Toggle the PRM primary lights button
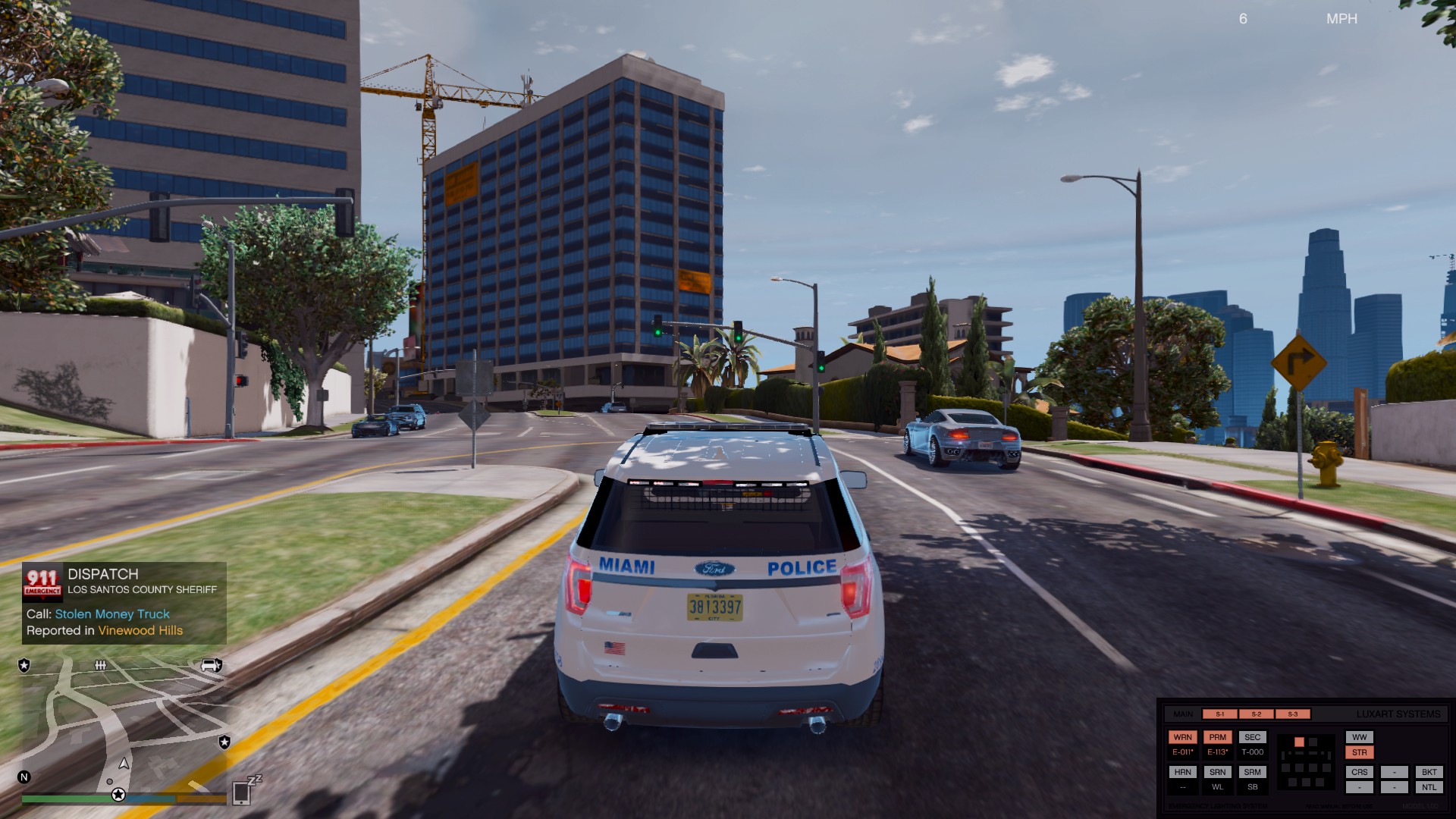Image resolution: width=1456 pixels, height=819 pixels. click(1217, 737)
